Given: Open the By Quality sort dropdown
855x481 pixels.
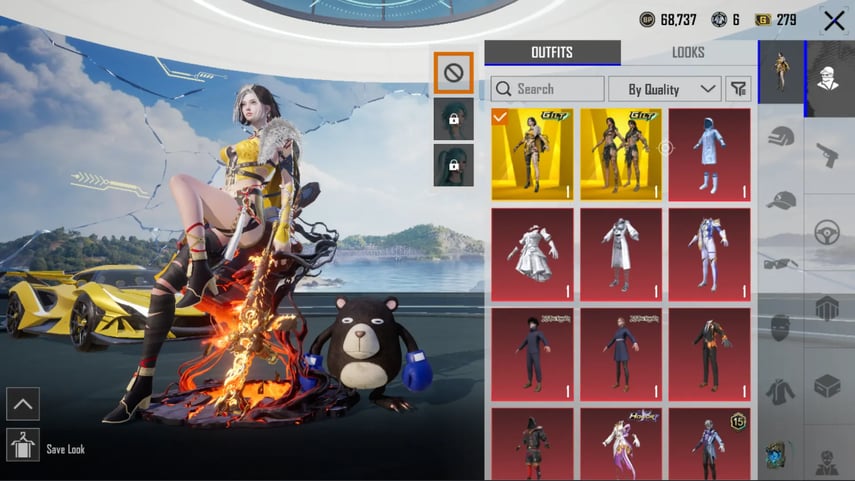Looking at the screenshot, I should pyautogui.click(x=664, y=89).
